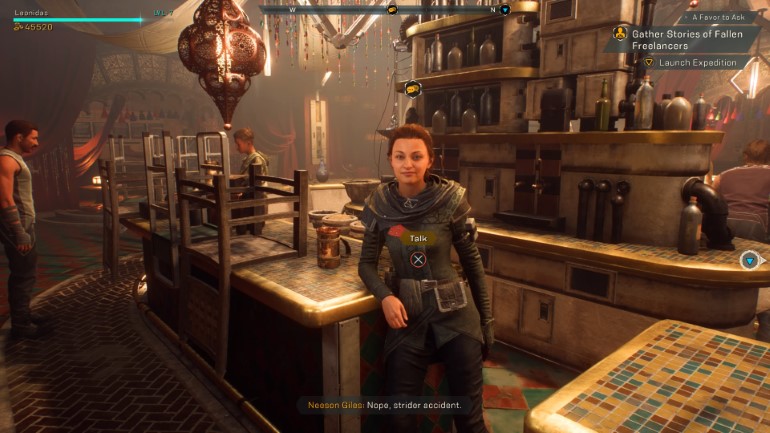Click the yellow conversation marker above the bar shelf

(412, 88)
